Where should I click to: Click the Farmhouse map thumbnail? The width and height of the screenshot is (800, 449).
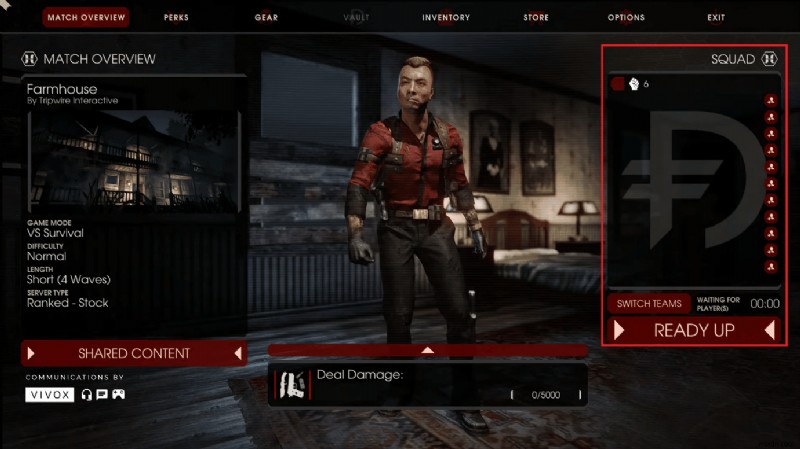(x=134, y=160)
